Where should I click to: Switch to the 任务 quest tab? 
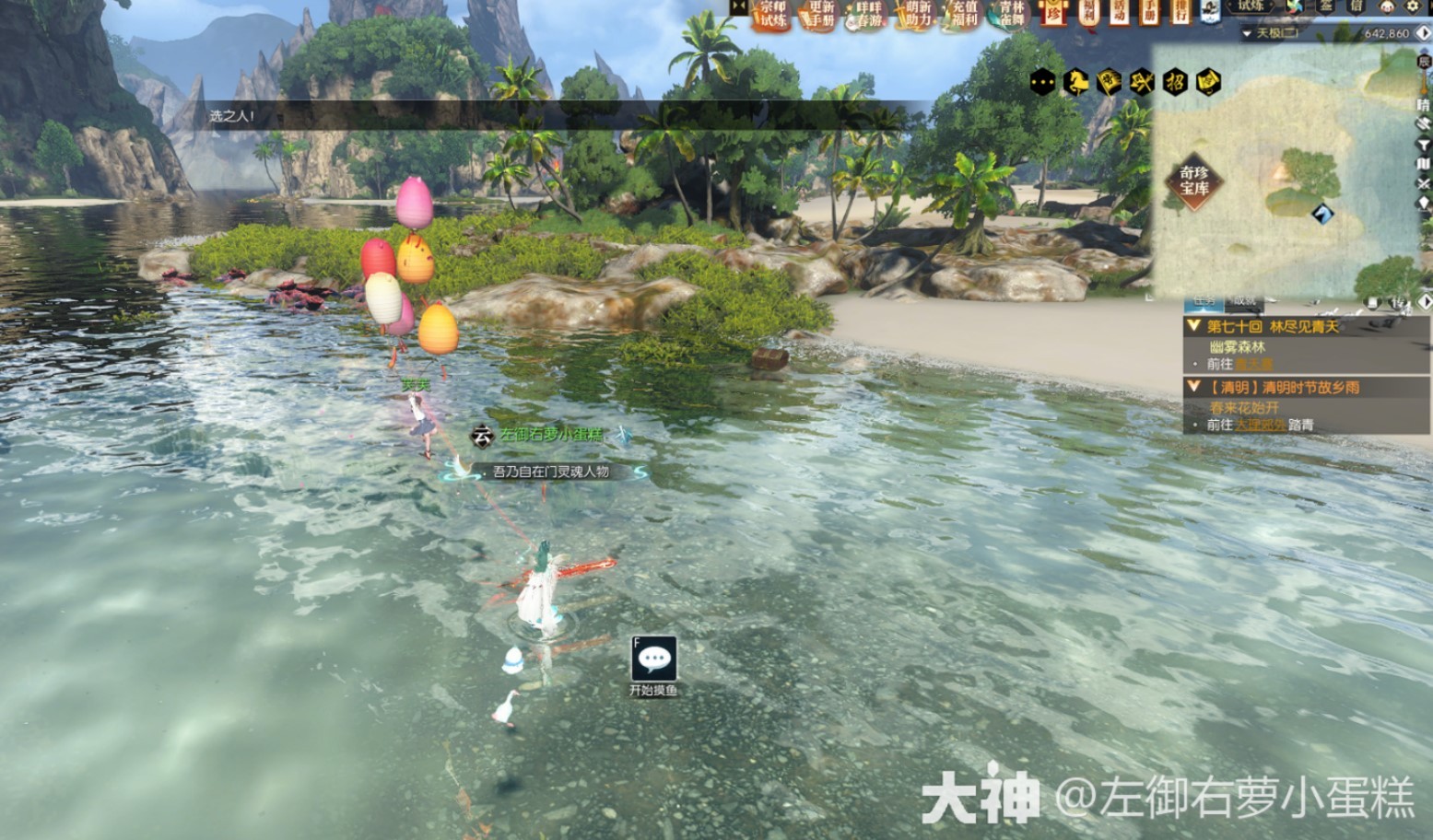pyautogui.click(x=1204, y=301)
